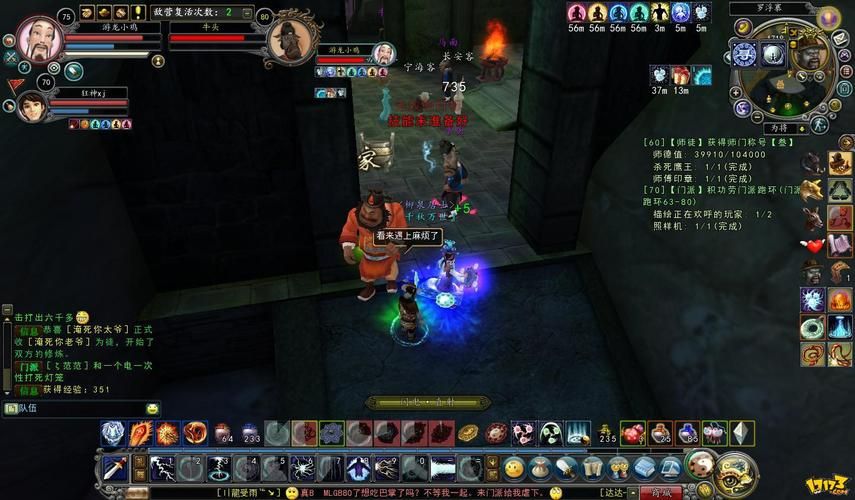
Task: Activate the sword basic attack skill
Action: click(116, 467)
